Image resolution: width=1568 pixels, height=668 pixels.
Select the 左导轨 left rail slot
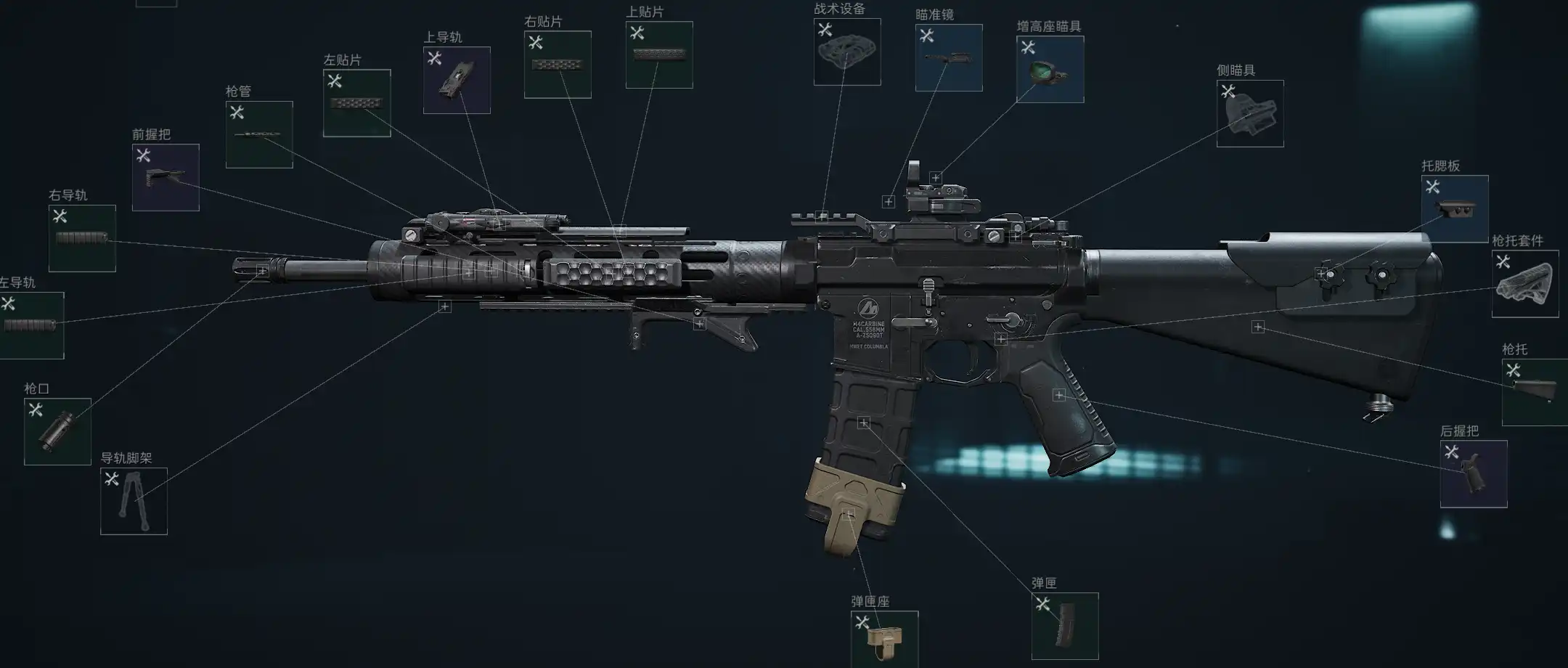31,325
